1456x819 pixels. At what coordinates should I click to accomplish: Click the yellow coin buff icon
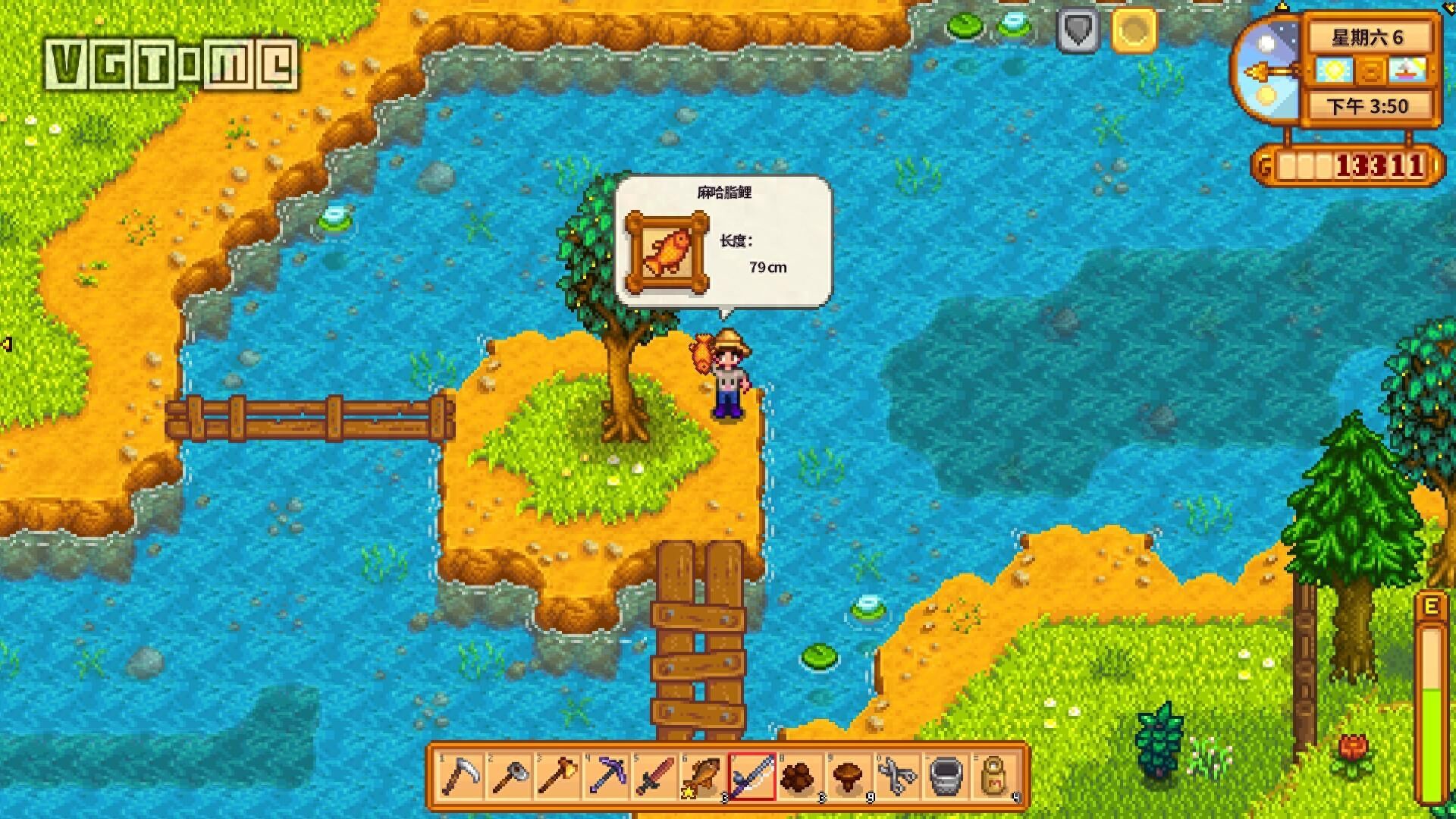[1134, 31]
